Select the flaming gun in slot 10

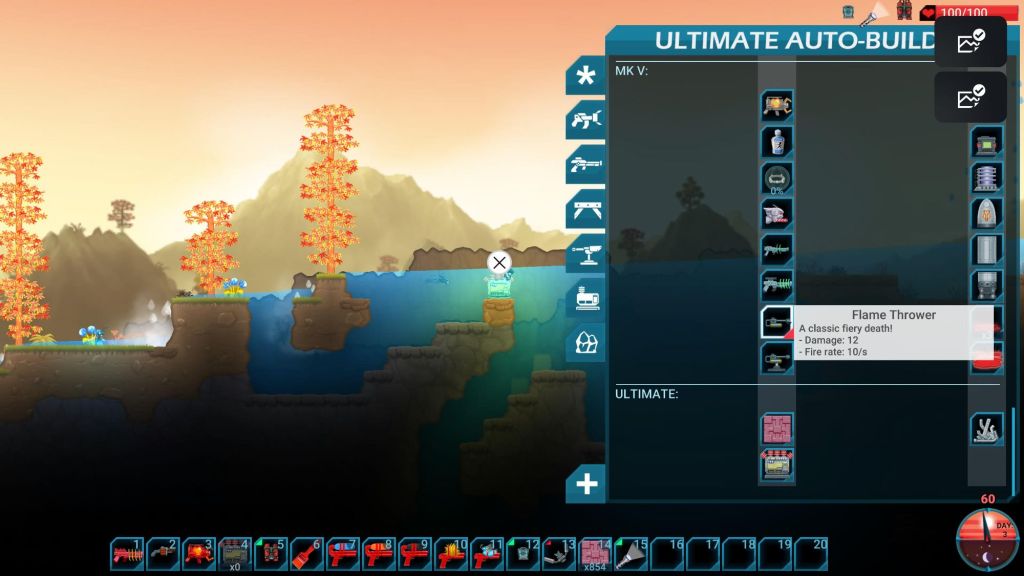pyautogui.click(x=452, y=553)
